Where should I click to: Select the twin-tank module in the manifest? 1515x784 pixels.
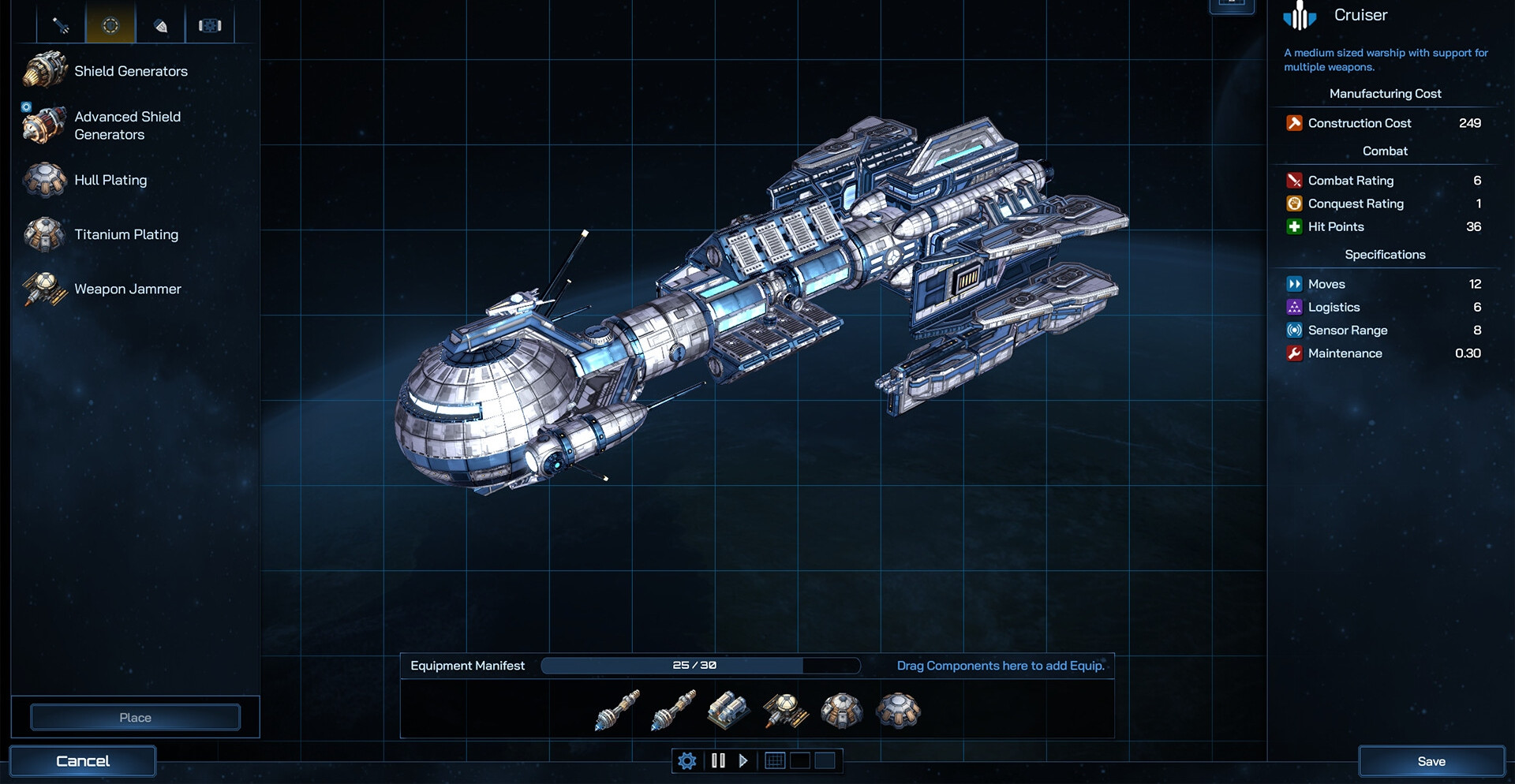pyautogui.click(x=728, y=709)
